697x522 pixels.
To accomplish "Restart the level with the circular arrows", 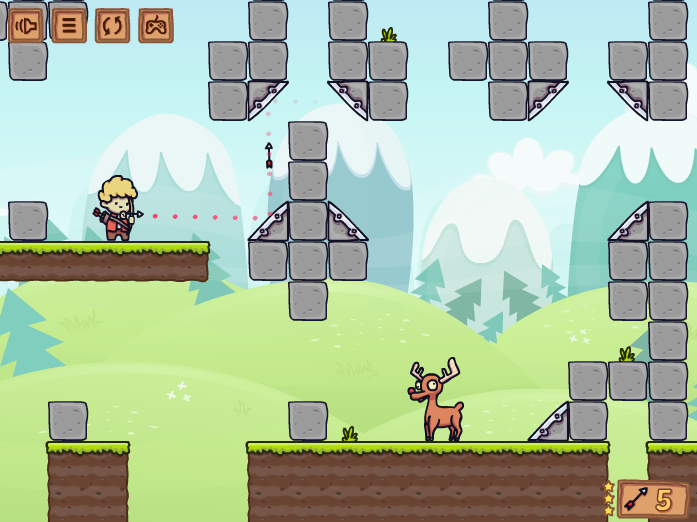I will [x=112, y=25].
